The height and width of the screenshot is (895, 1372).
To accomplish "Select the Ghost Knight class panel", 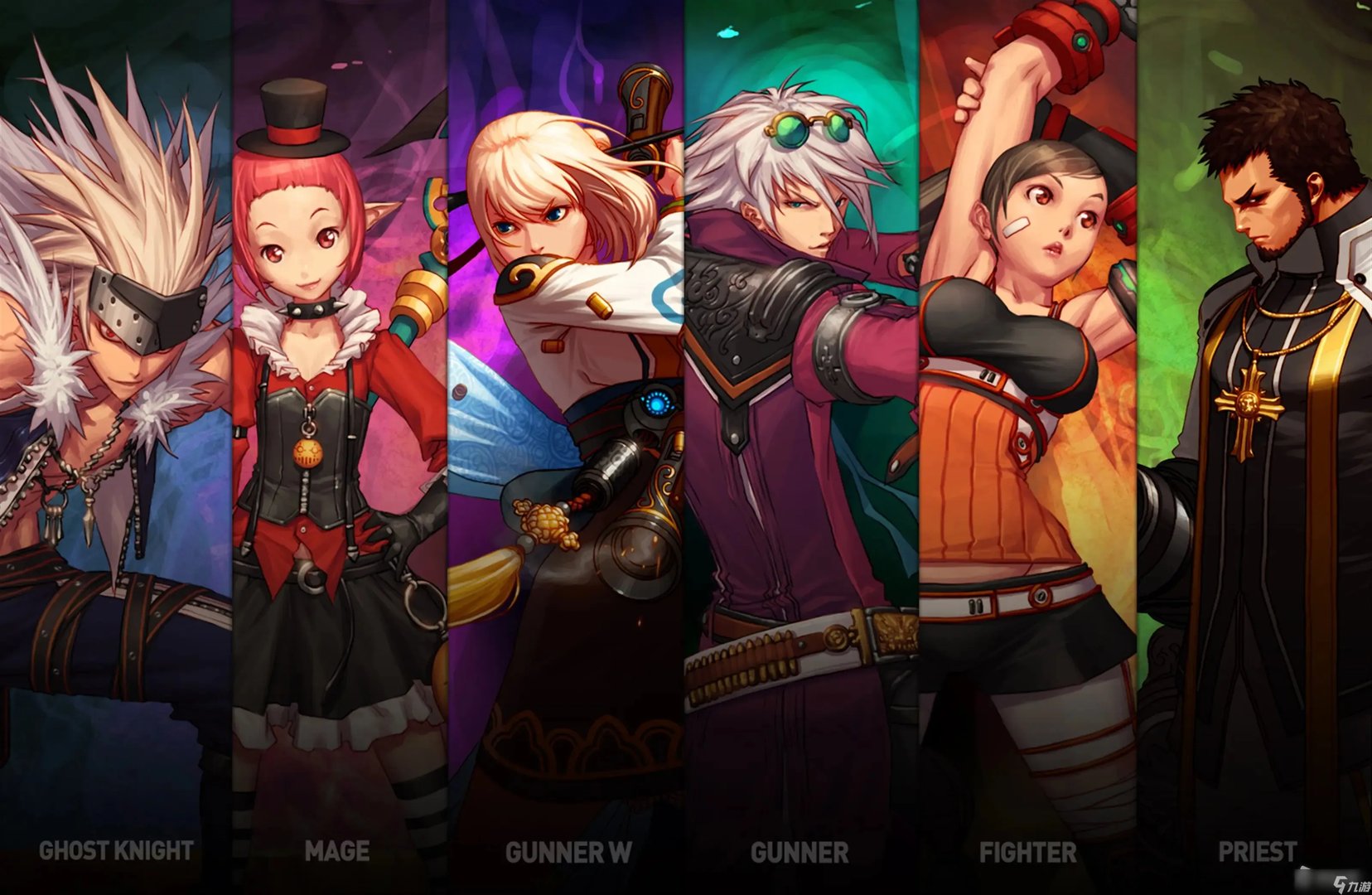I will tap(114, 447).
